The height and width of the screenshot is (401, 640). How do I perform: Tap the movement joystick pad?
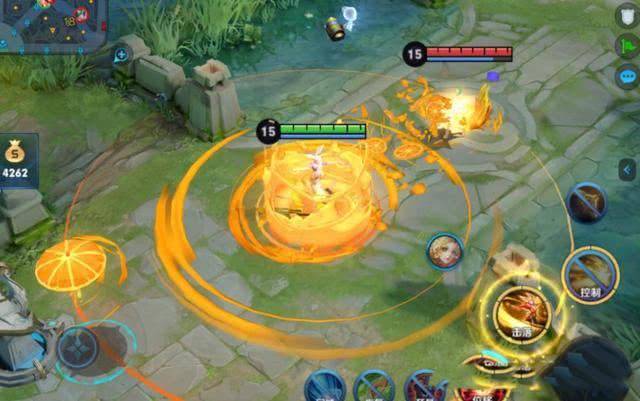click(x=77, y=349)
